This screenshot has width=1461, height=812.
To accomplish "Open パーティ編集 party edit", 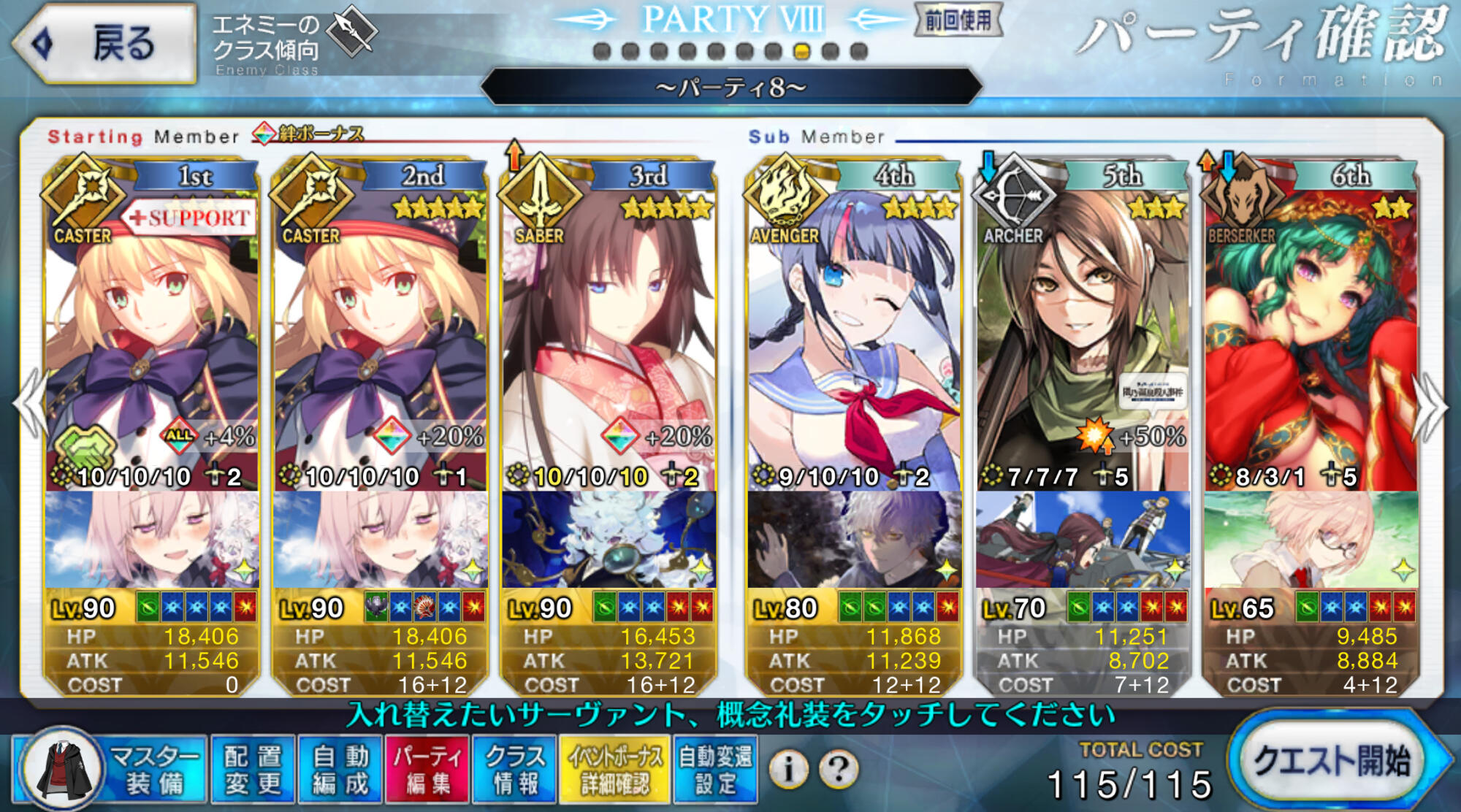I will click(428, 770).
